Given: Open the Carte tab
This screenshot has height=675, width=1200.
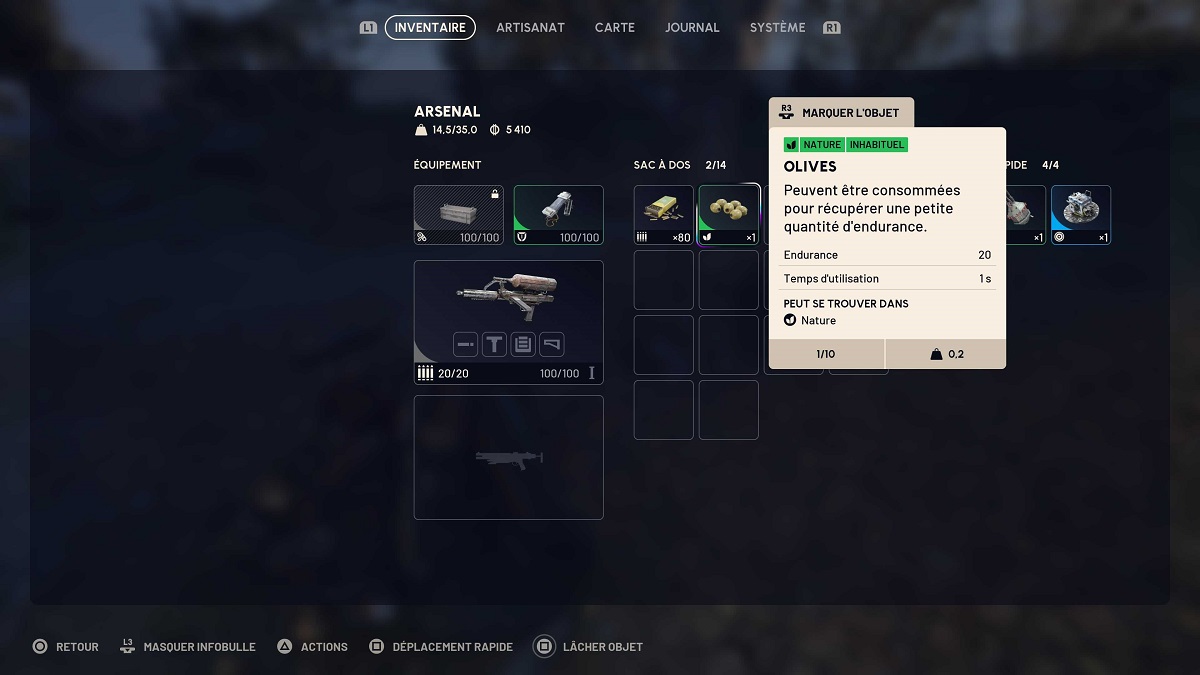Looking at the screenshot, I should click(614, 28).
